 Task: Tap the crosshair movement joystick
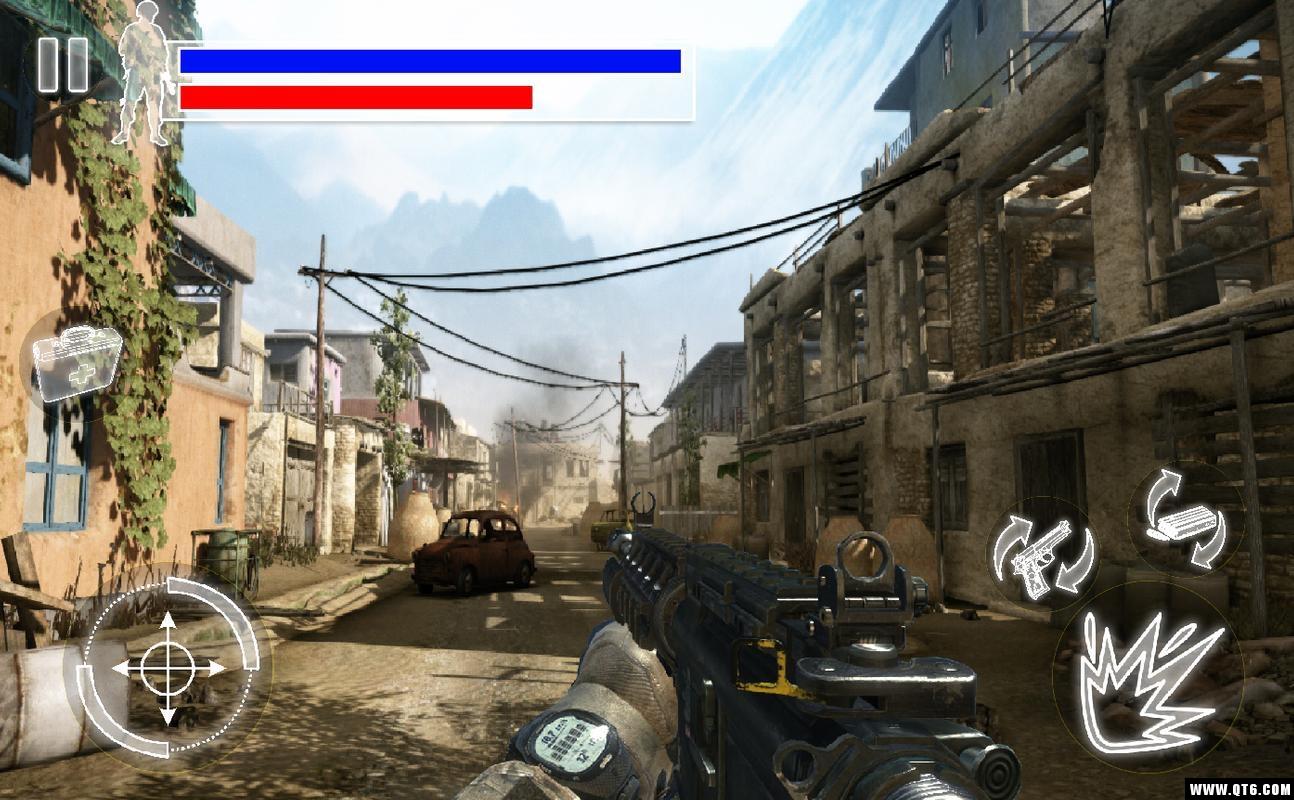coord(168,667)
